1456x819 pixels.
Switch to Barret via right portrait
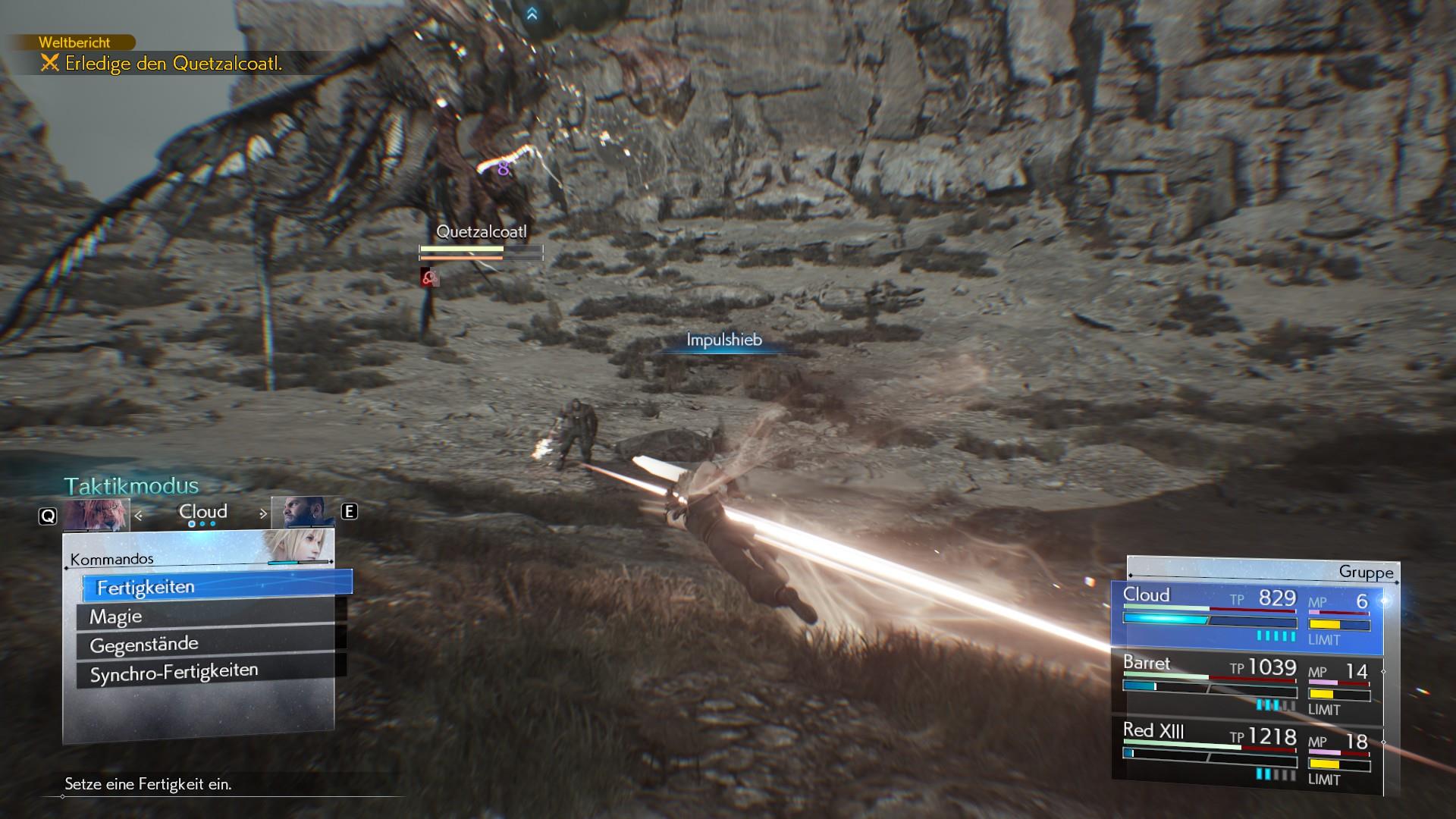tap(303, 512)
